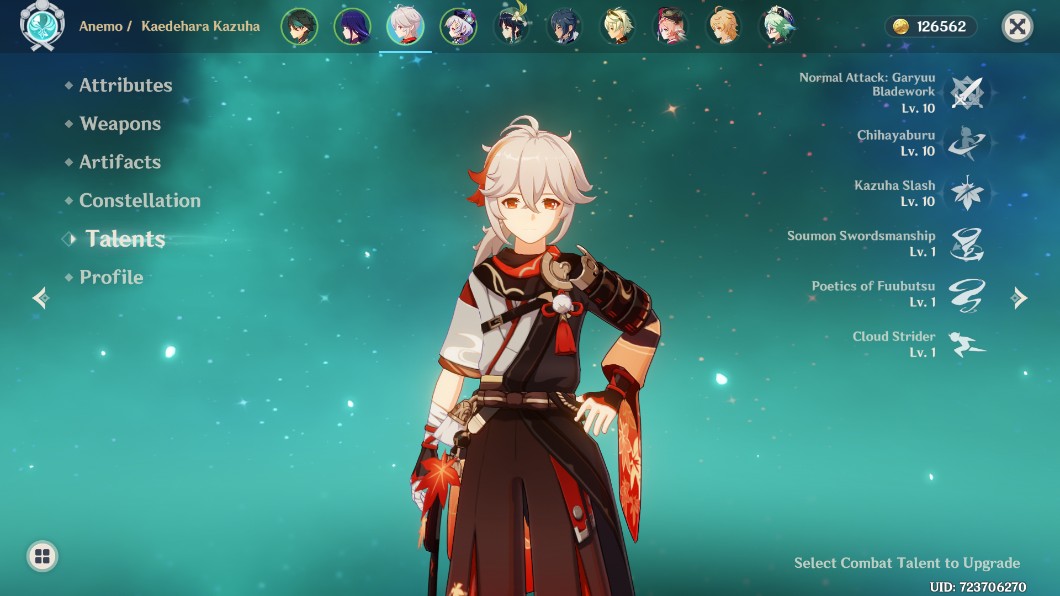Inspect the Poetics of Fuubutsu passive

pos(967,294)
